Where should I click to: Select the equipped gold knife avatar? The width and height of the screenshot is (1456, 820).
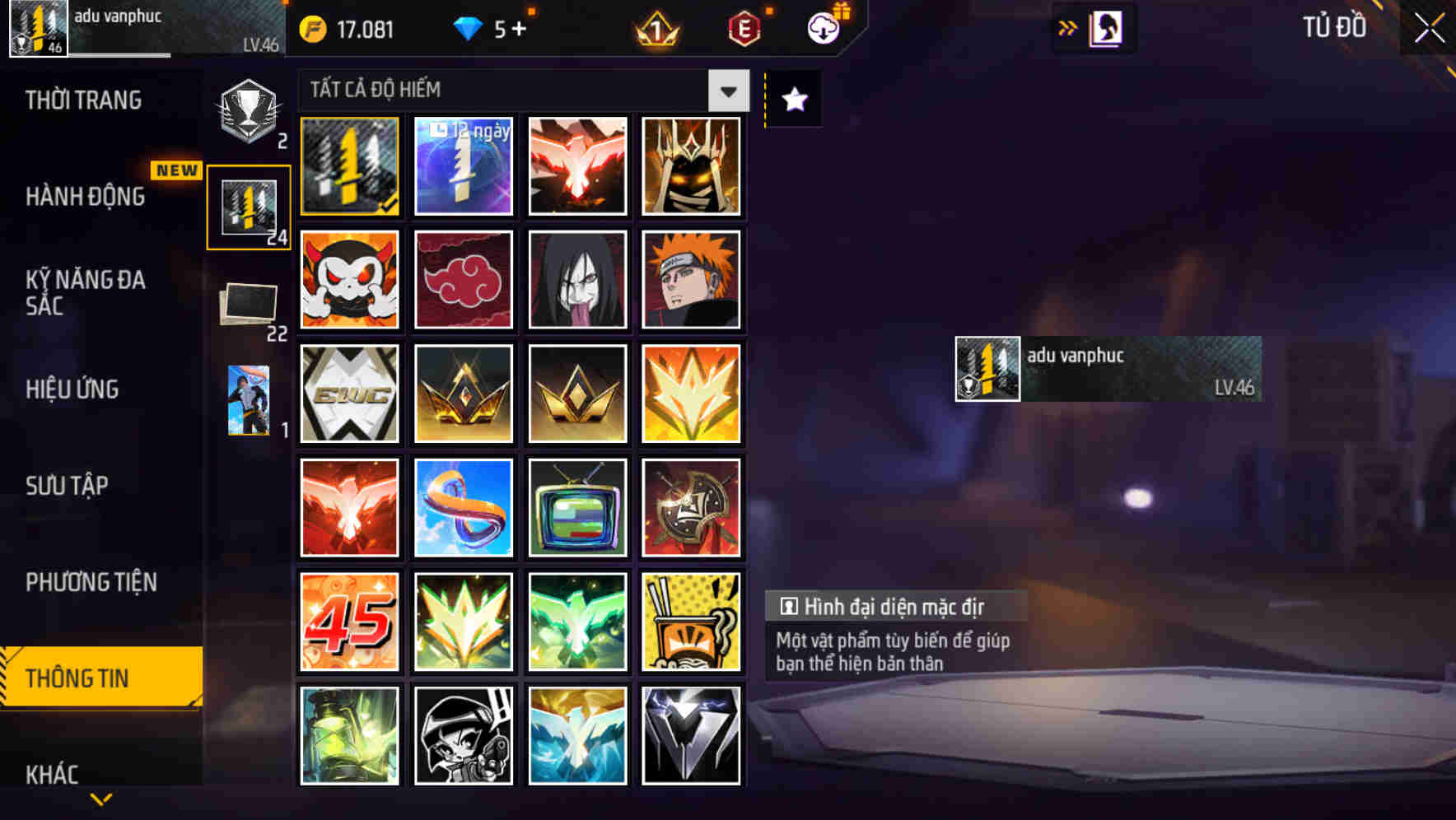pos(349,165)
